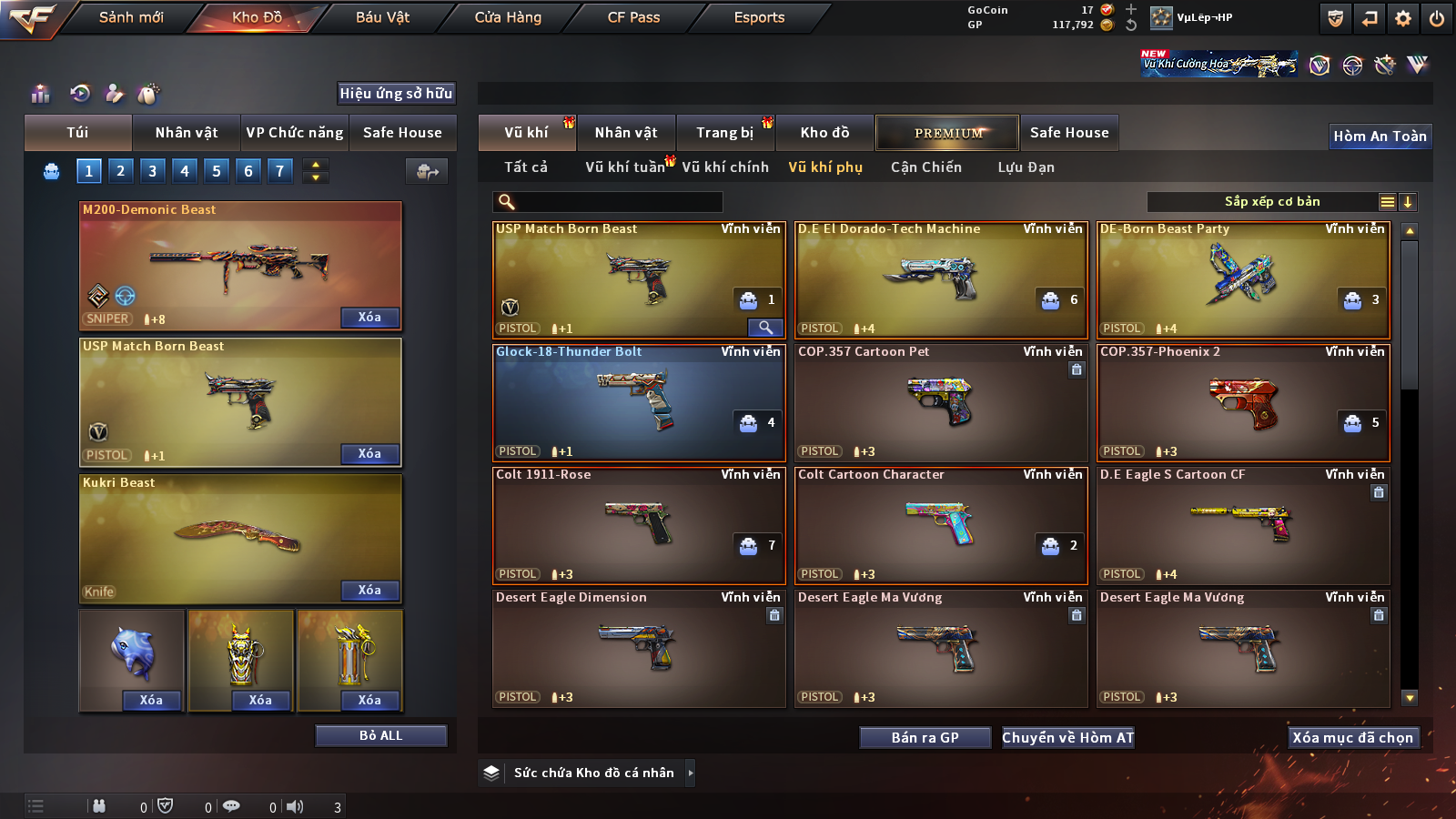Select the Glock-18-Thunder Bolt pistol
The width and height of the screenshot is (1456, 819).
point(638,402)
